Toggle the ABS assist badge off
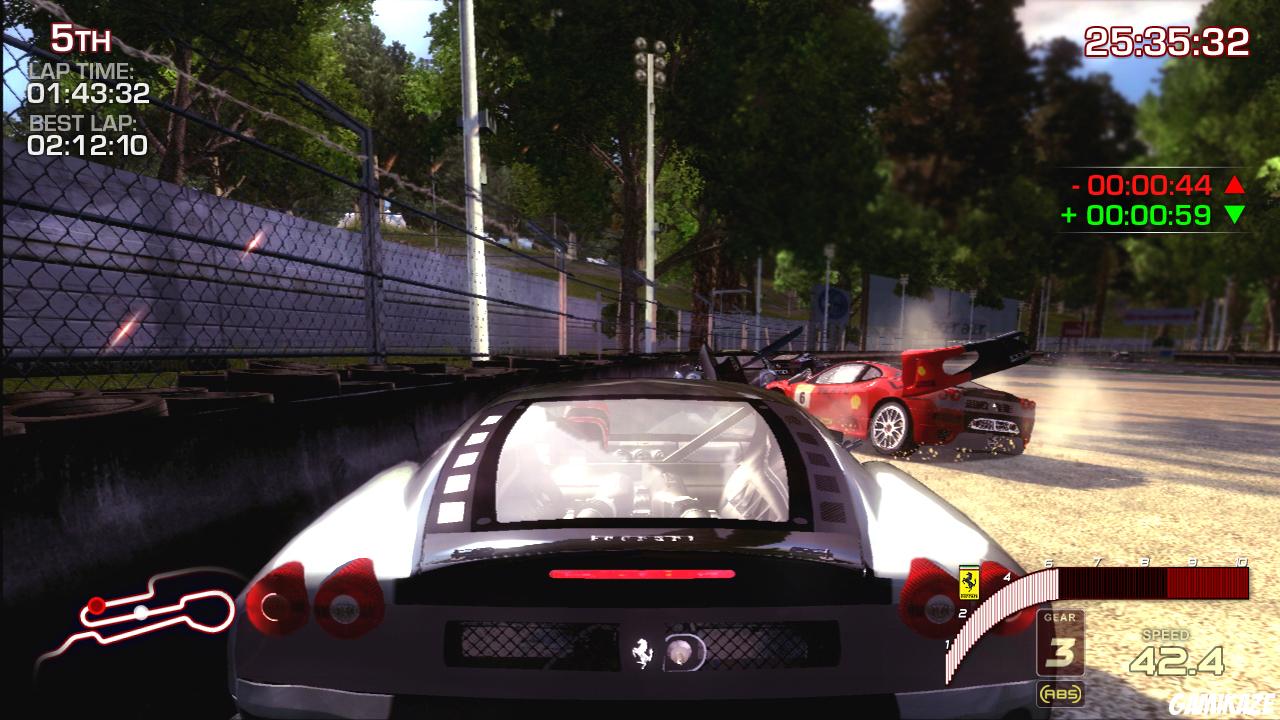Viewport: 1280px width, 720px height. 1064,691
